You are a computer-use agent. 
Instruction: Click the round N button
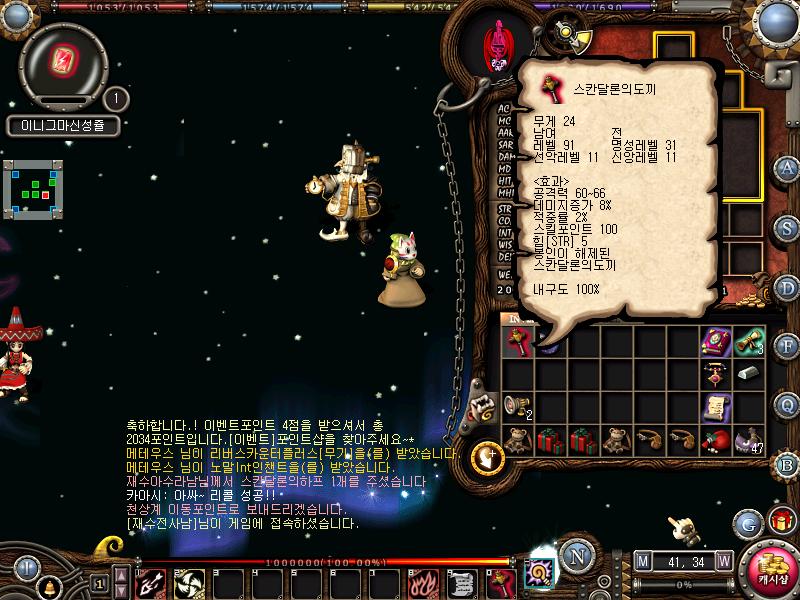point(575,557)
